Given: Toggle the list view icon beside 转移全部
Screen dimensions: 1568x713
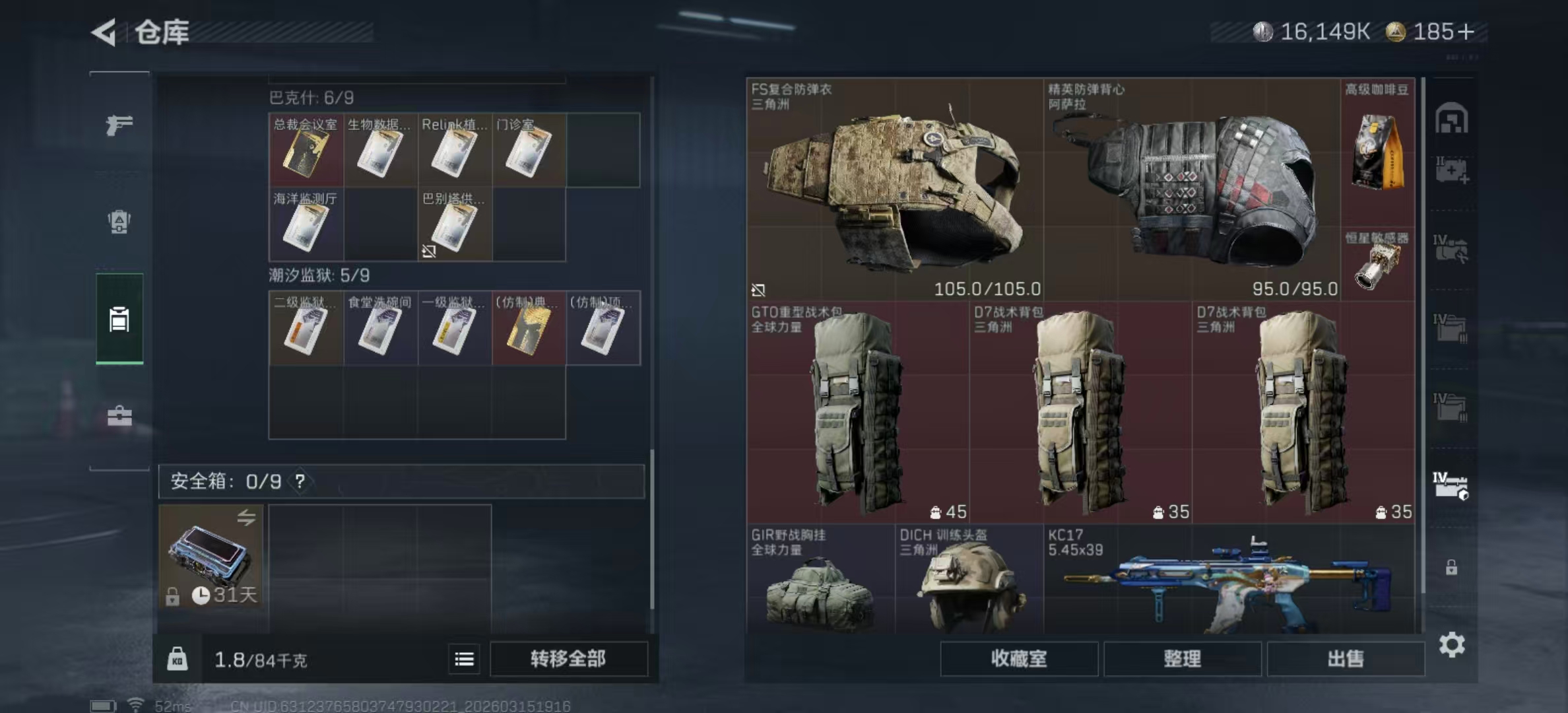Looking at the screenshot, I should tap(464, 659).
